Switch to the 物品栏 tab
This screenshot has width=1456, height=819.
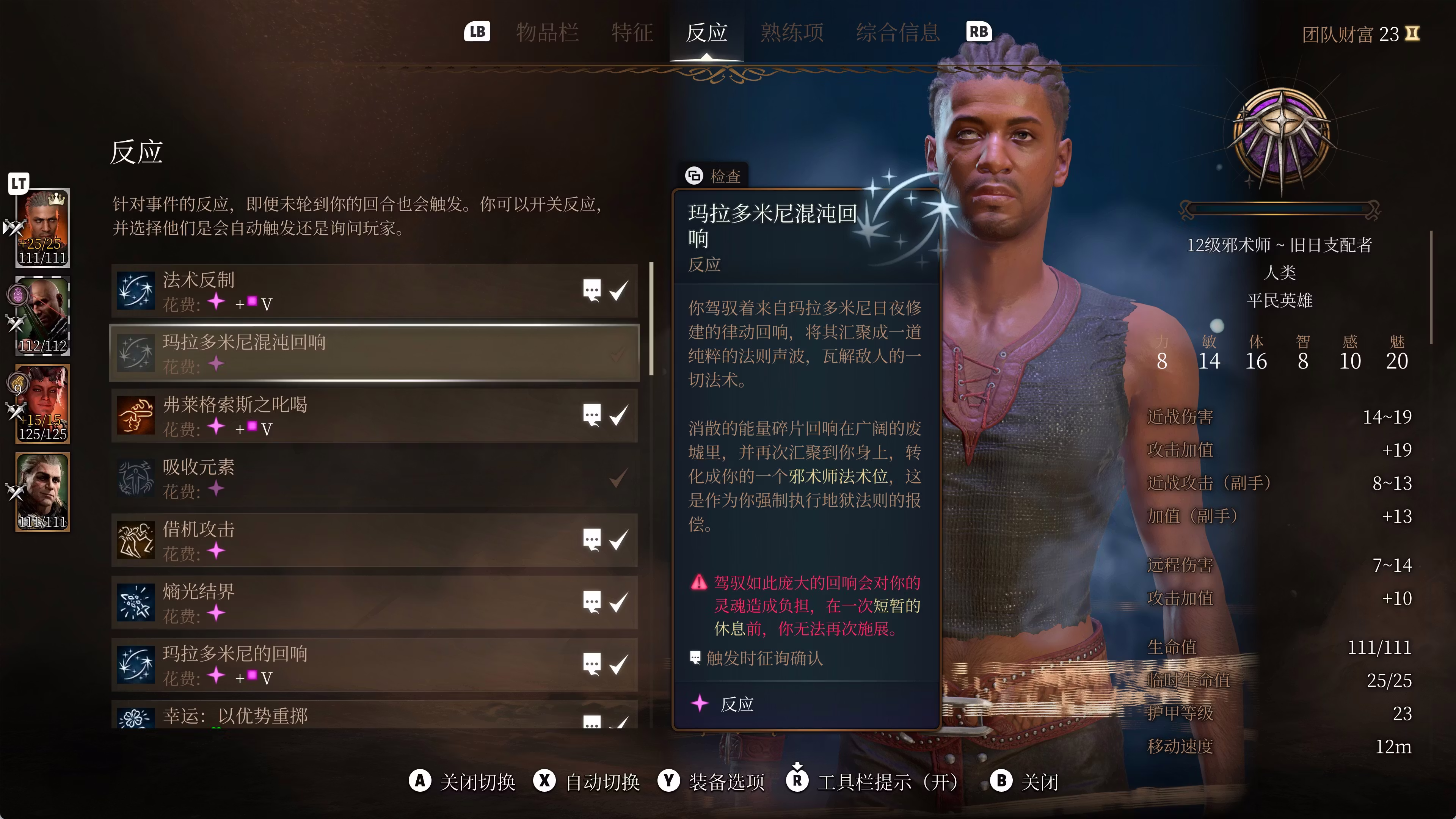(546, 33)
